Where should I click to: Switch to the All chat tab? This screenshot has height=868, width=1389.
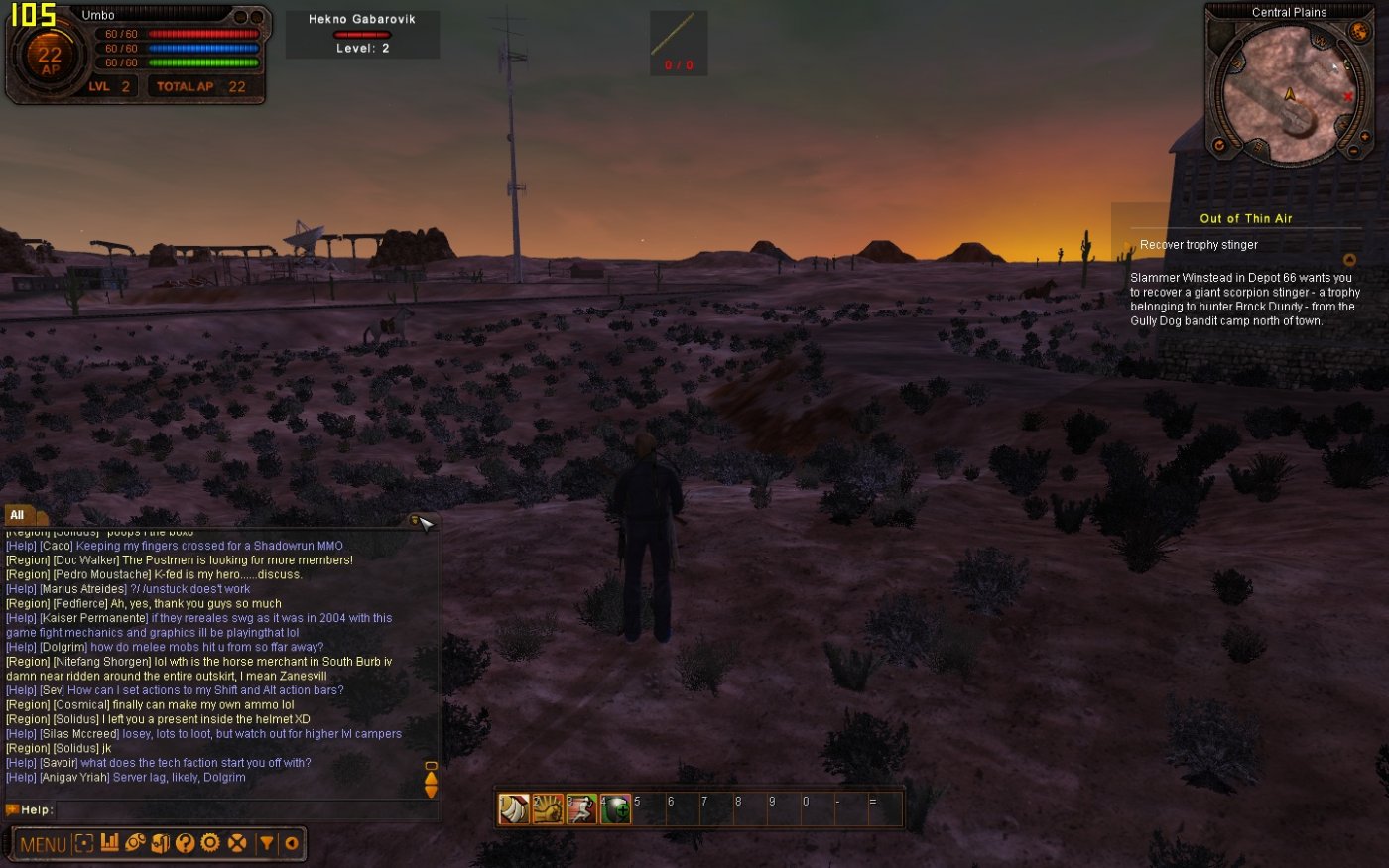tap(16, 515)
